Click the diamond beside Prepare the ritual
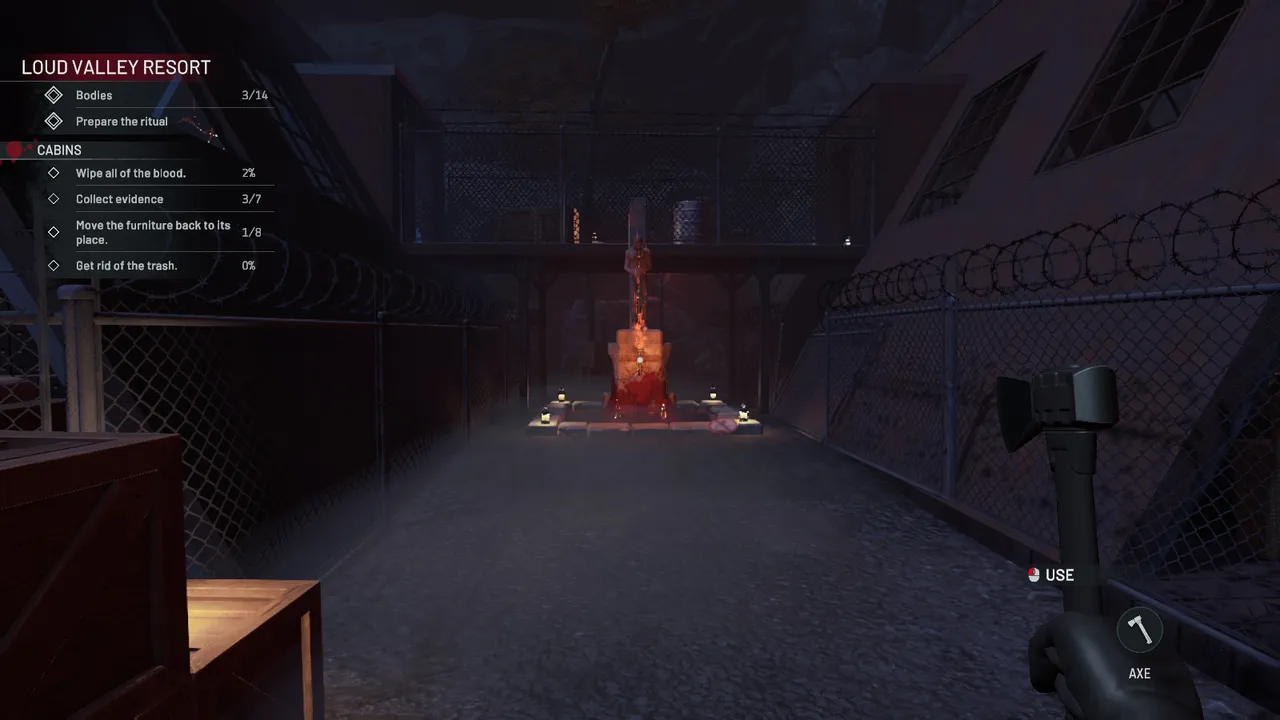 (55, 121)
